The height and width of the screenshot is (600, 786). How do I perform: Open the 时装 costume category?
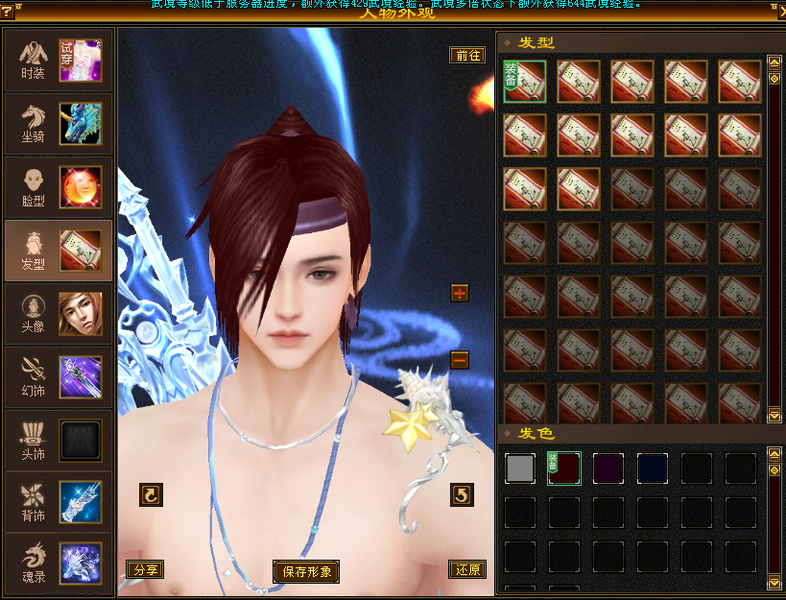pyautogui.click(x=57, y=60)
